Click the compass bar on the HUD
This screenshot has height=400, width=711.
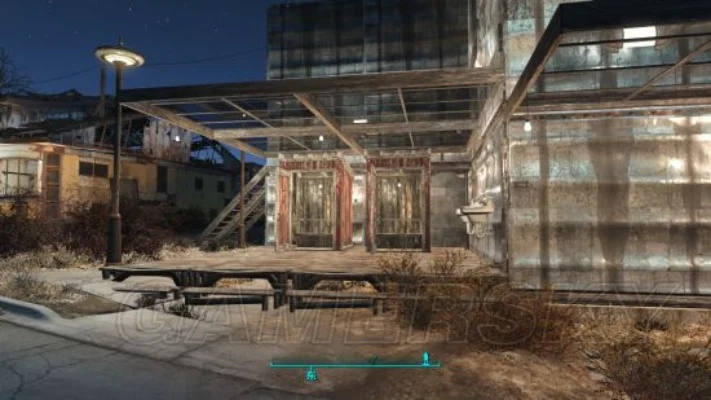[x=354, y=364]
